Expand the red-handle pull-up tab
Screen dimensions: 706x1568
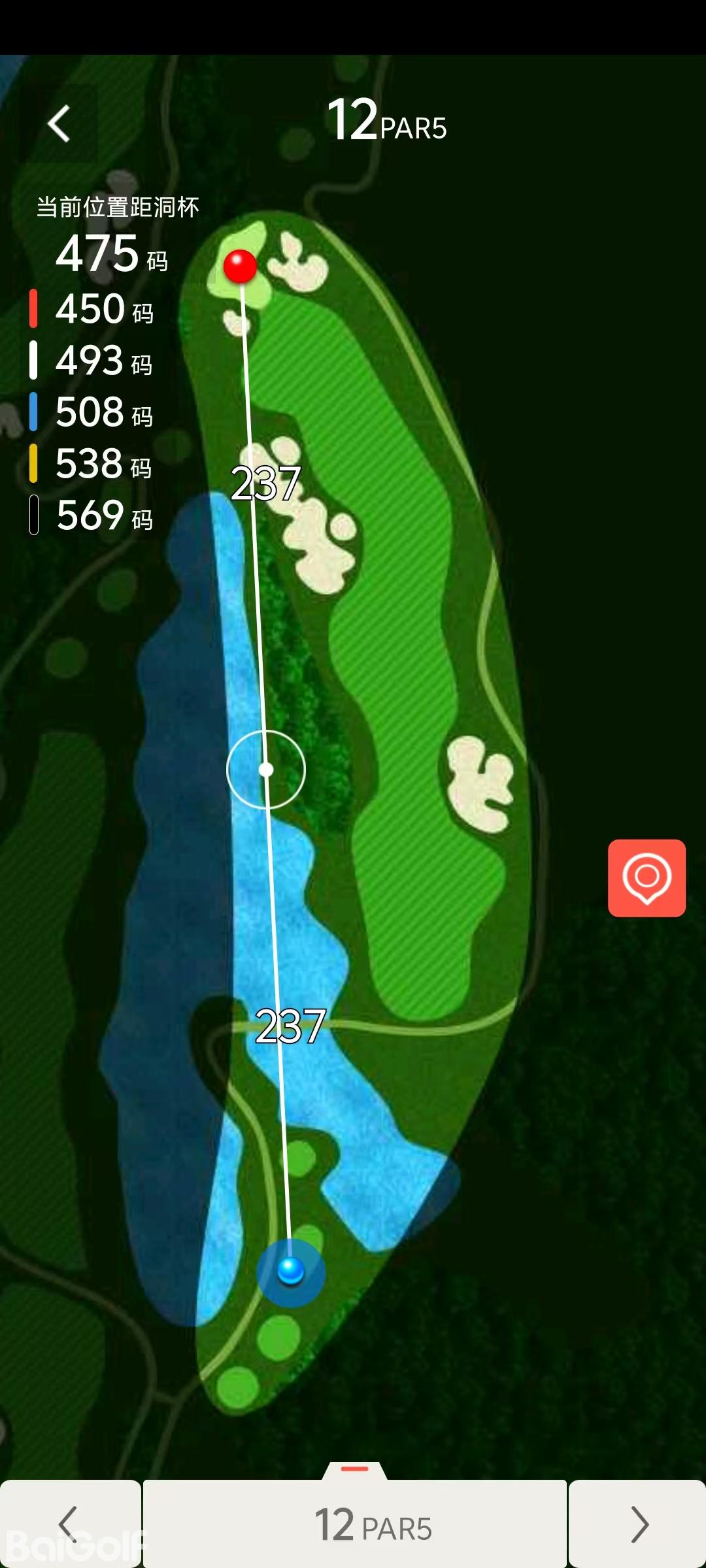tap(355, 1470)
